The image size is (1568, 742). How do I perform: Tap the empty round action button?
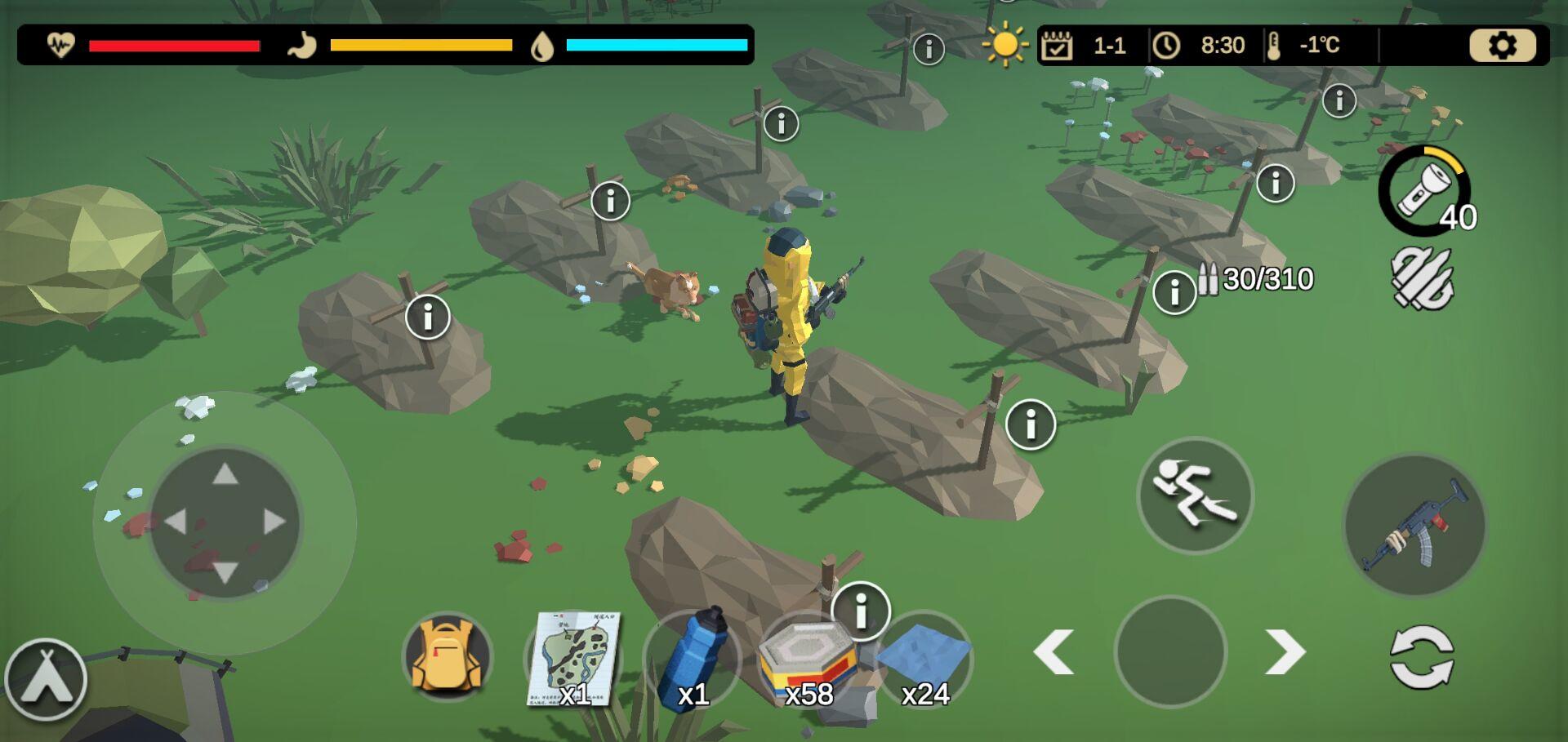(x=1170, y=651)
